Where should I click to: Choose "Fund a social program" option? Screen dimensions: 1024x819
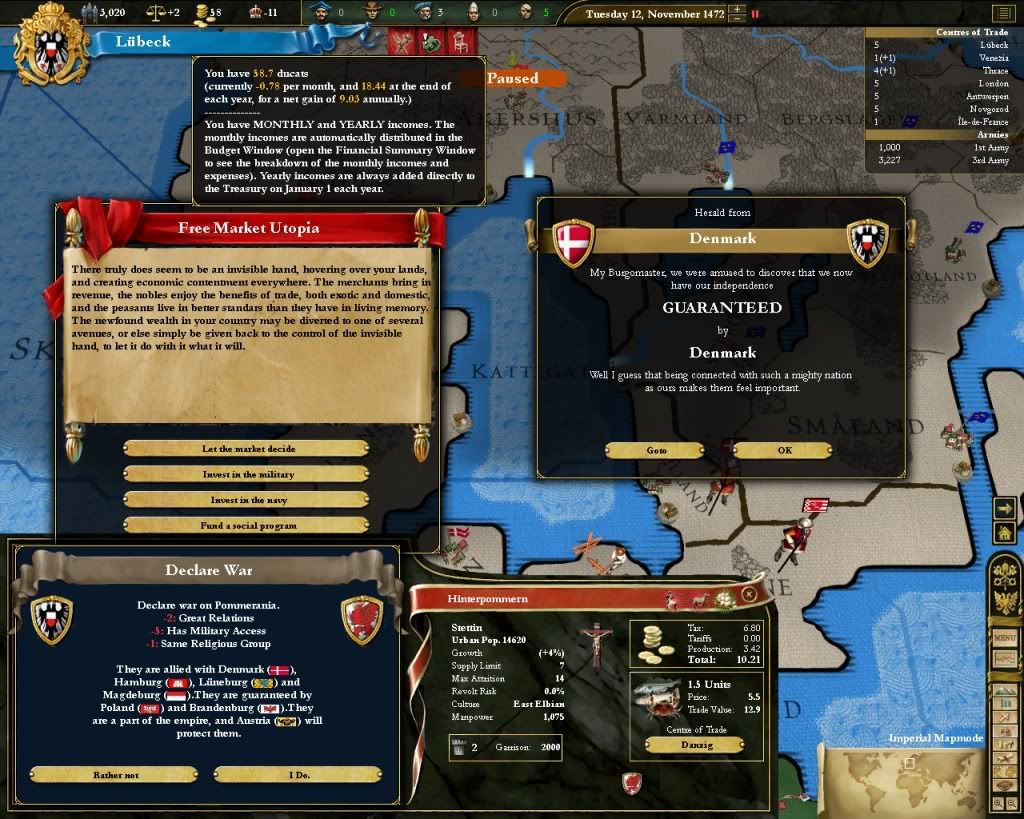pyautogui.click(x=248, y=525)
